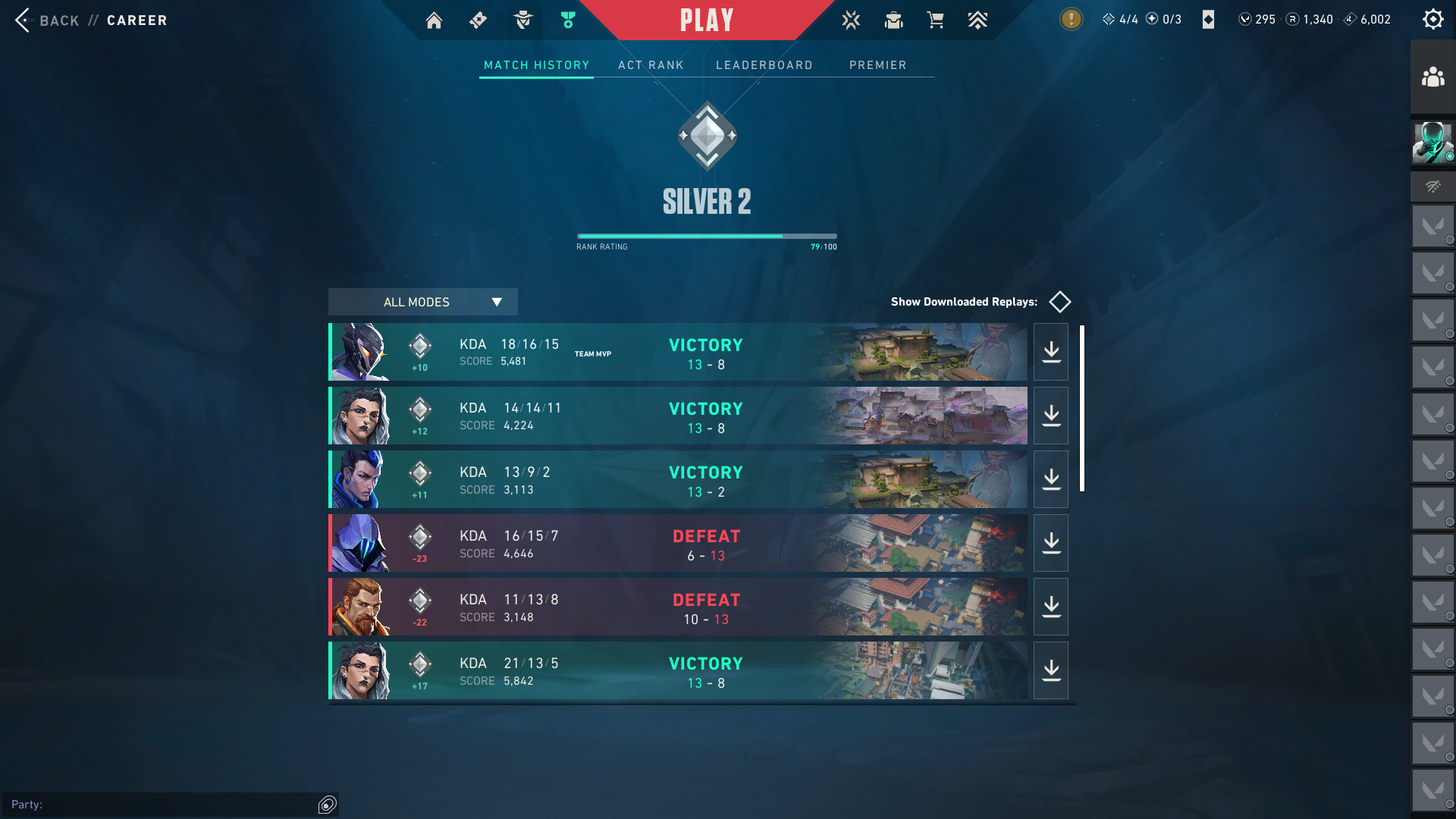Open the Collection briefcase icon
The width and height of the screenshot is (1456, 819).
pyautogui.click(x=893, y=20)
